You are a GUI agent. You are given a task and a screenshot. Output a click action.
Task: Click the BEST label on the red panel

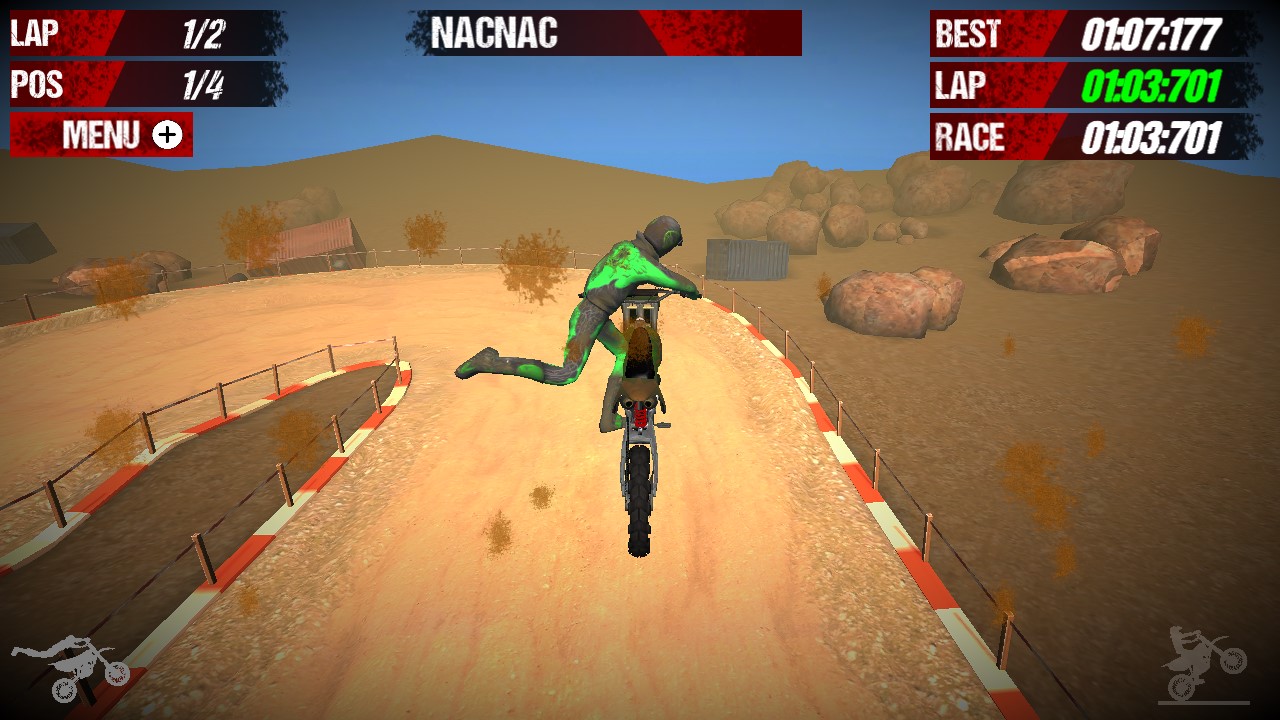click(x=968, y=33)
